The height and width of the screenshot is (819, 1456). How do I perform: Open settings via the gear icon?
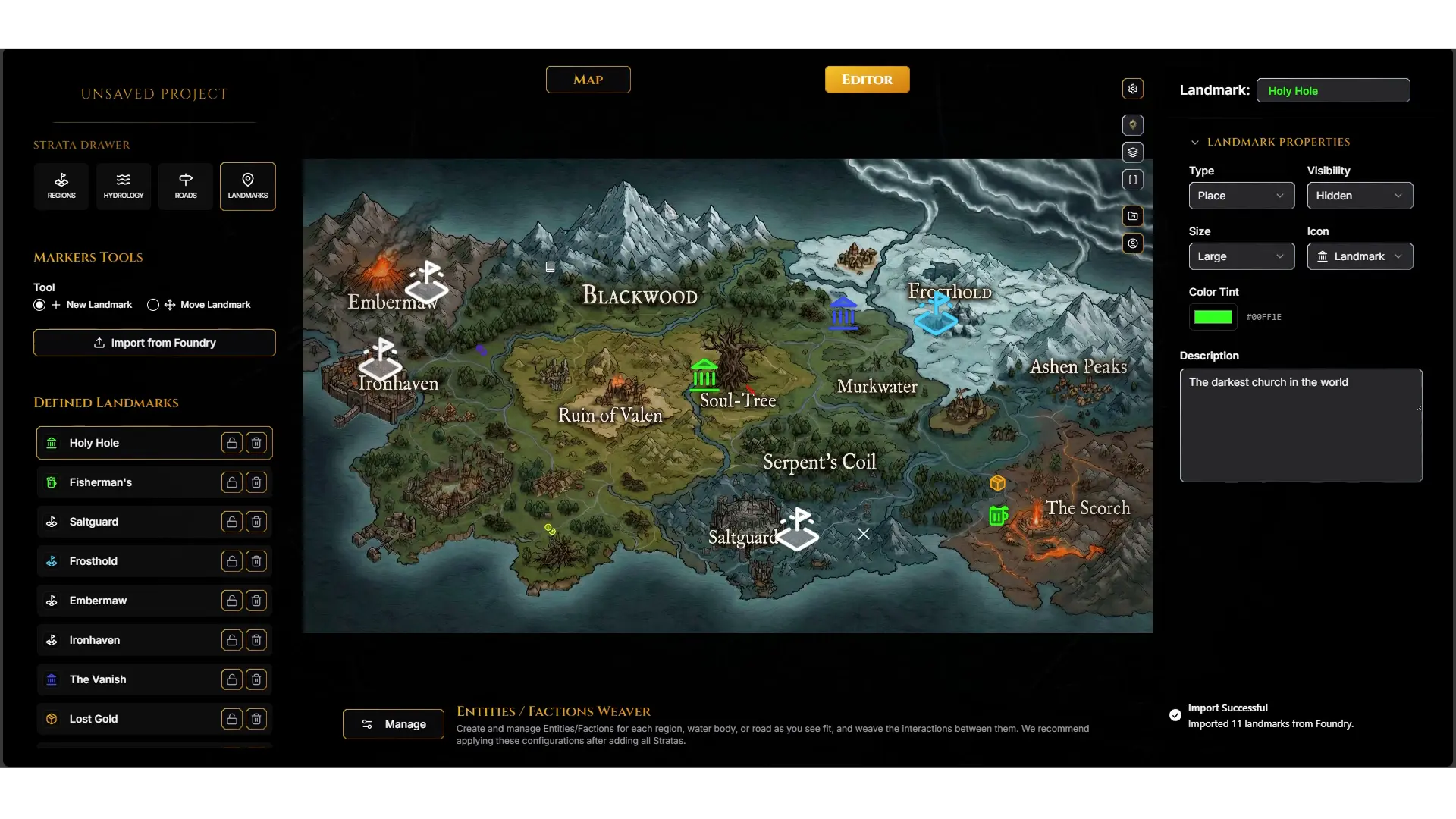pos(1133,89)
